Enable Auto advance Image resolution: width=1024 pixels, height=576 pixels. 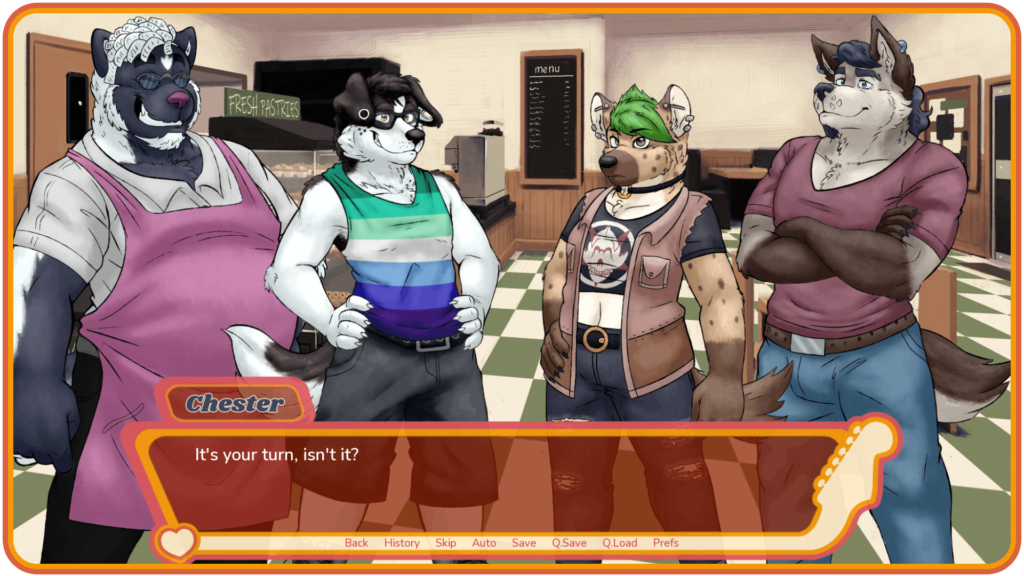tap(484, 543)
